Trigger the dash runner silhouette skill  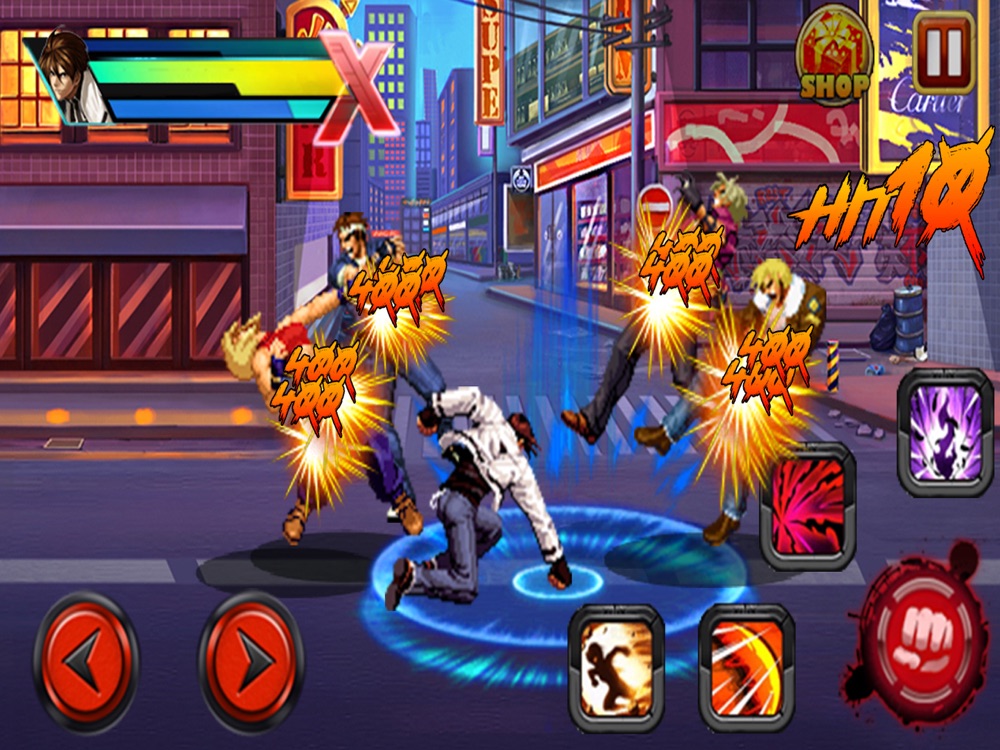(x=616, y=667)
